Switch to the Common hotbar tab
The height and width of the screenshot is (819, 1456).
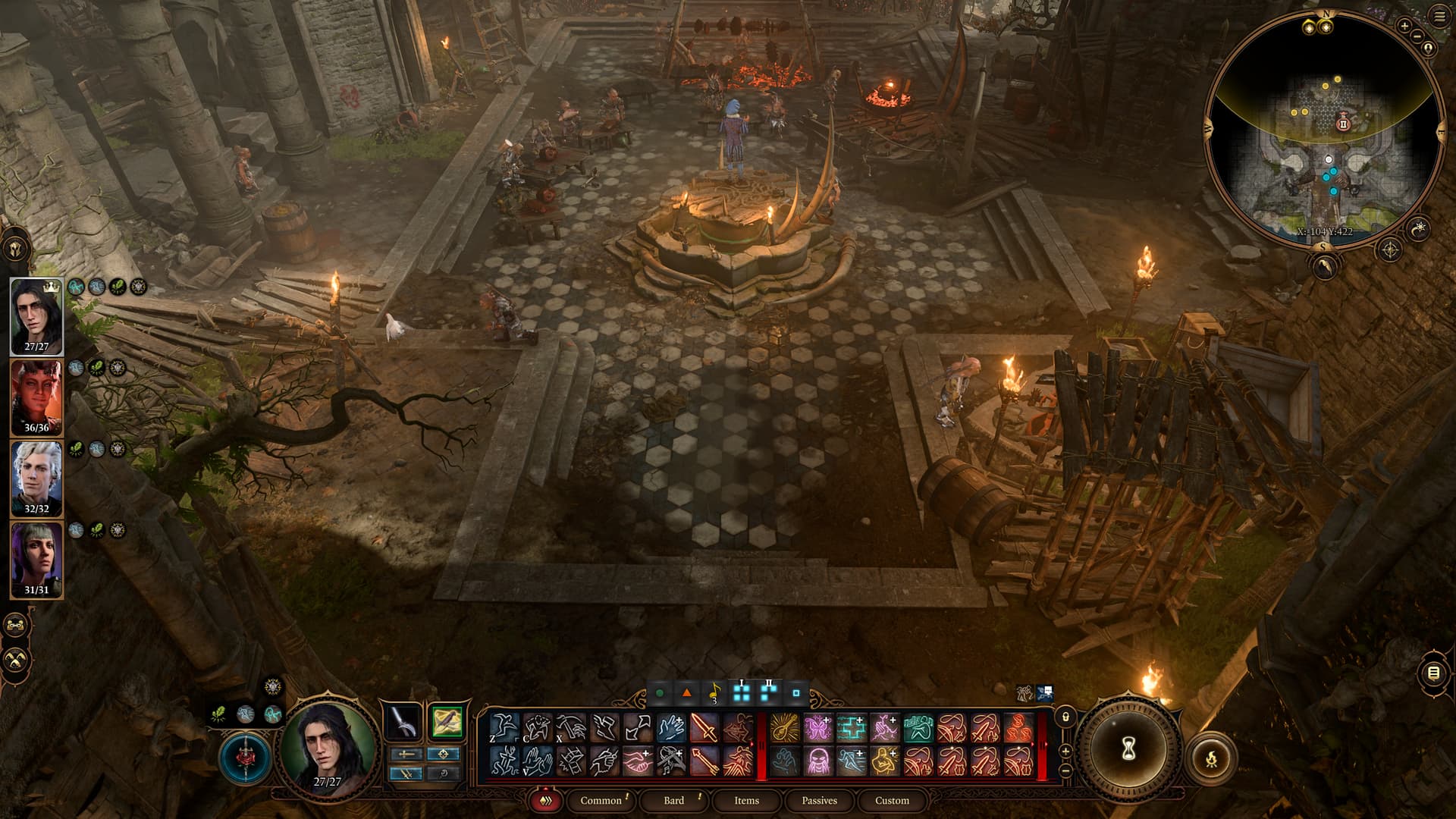601,800
